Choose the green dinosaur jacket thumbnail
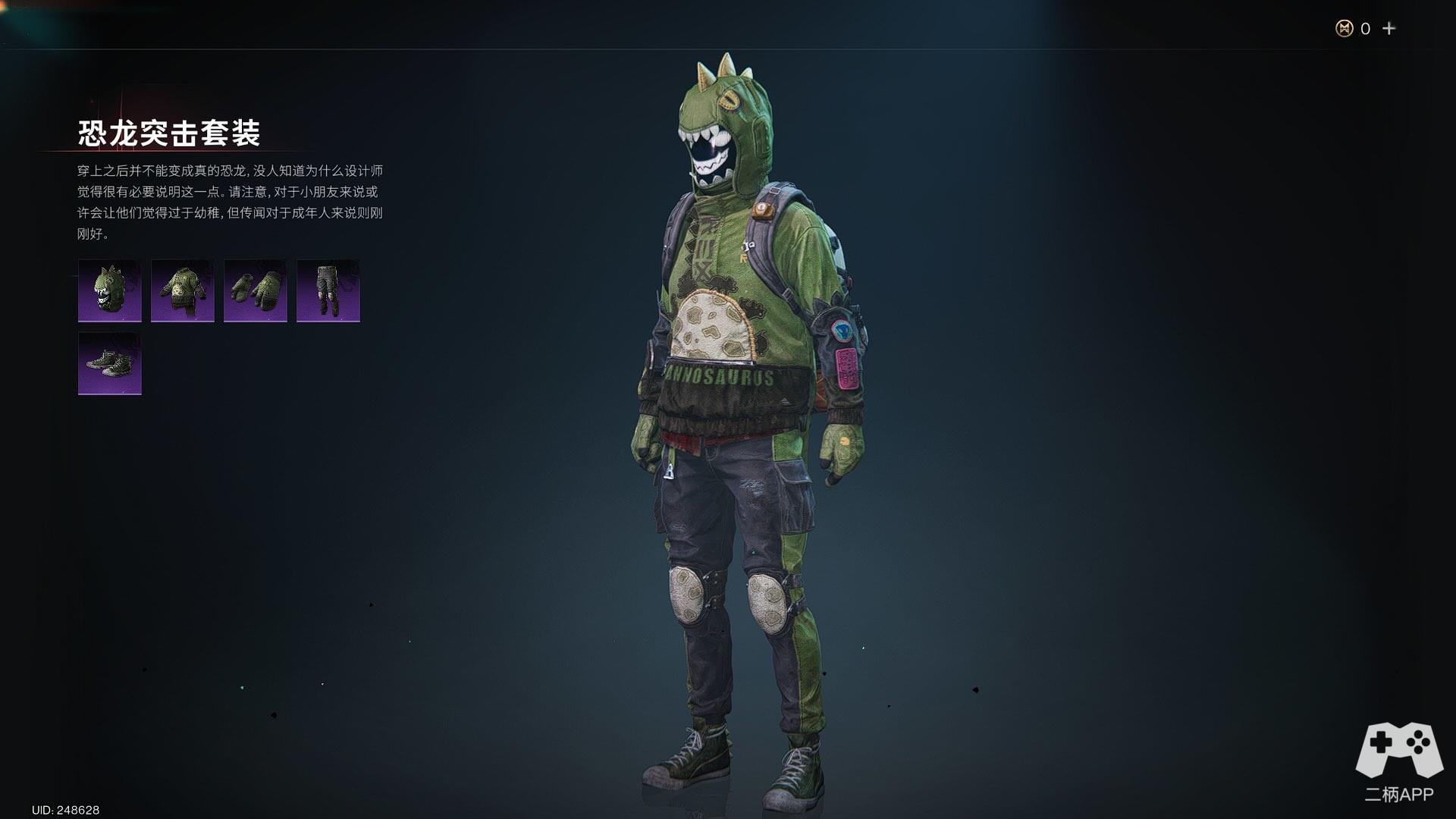Image resolution: width=1456 pixels, height=819 pixels. click(x=183, y=290)
